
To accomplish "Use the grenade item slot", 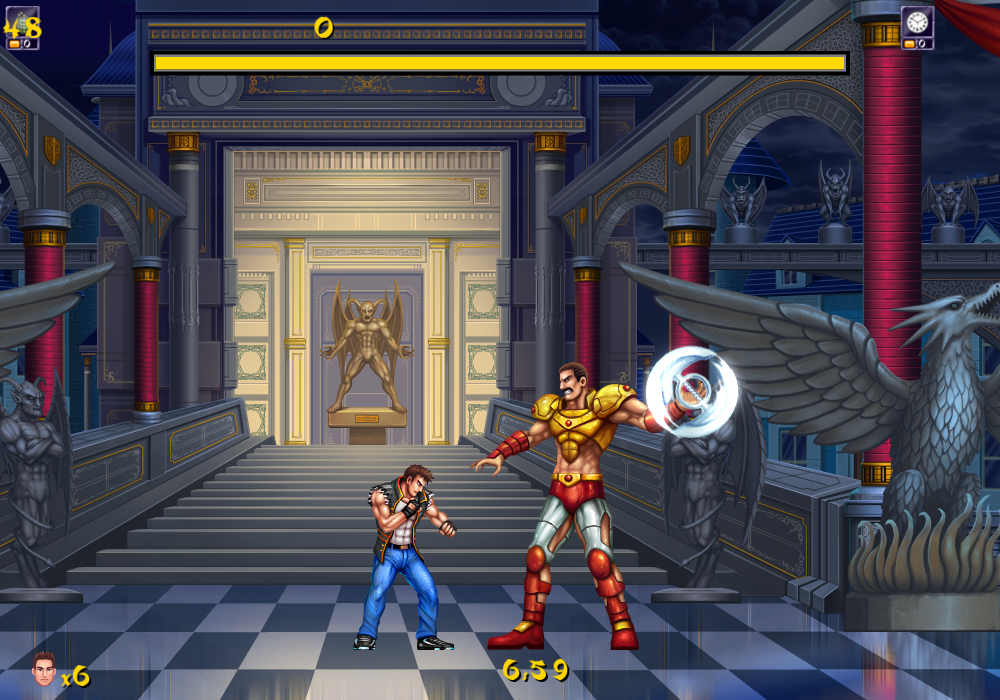I will [22, 24].
